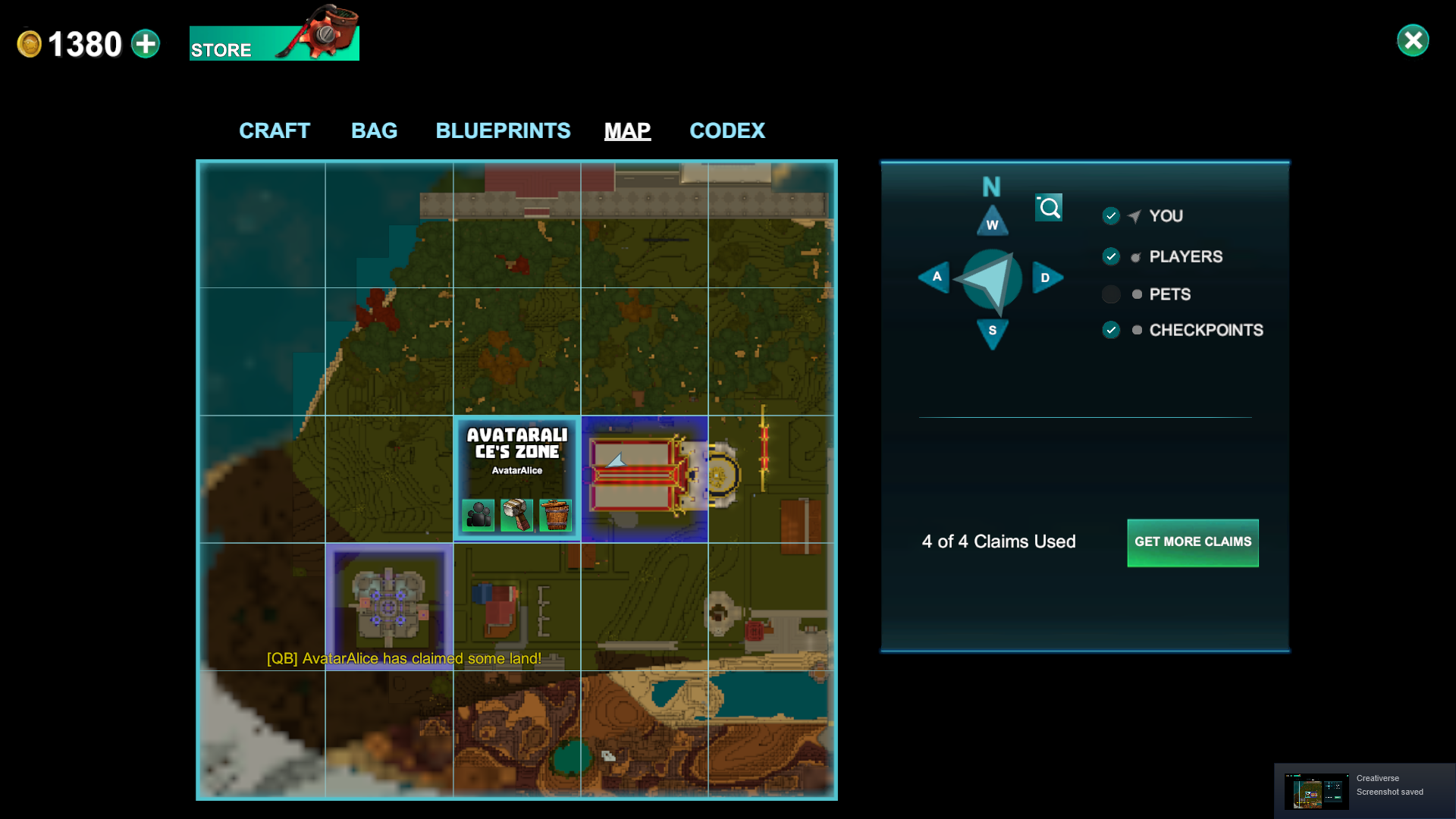Screen dimensions: 1456x819
Task: Select the MAP tab
Action: 627,130
